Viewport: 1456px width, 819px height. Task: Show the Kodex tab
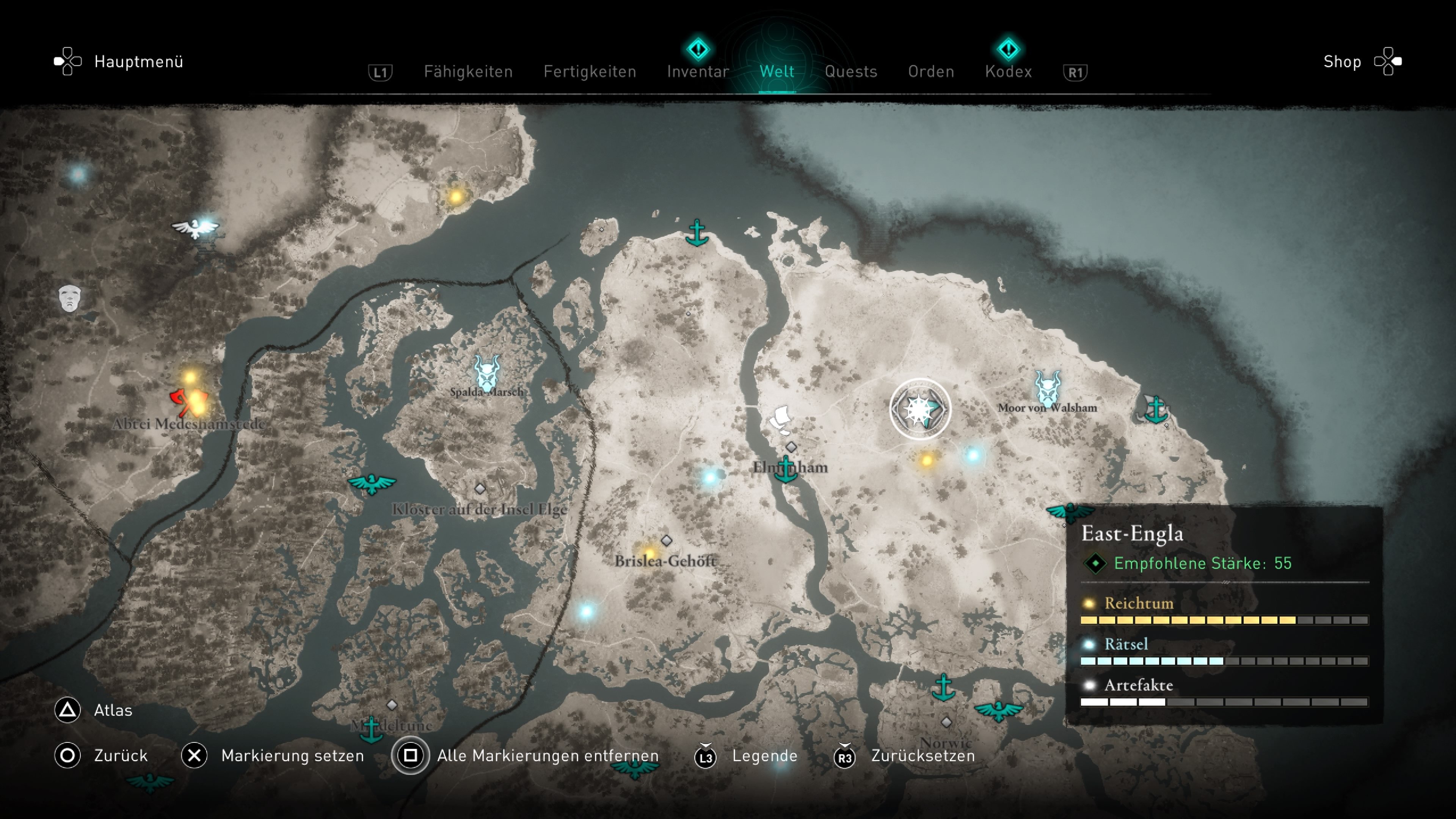click(x=1008, y=72)
